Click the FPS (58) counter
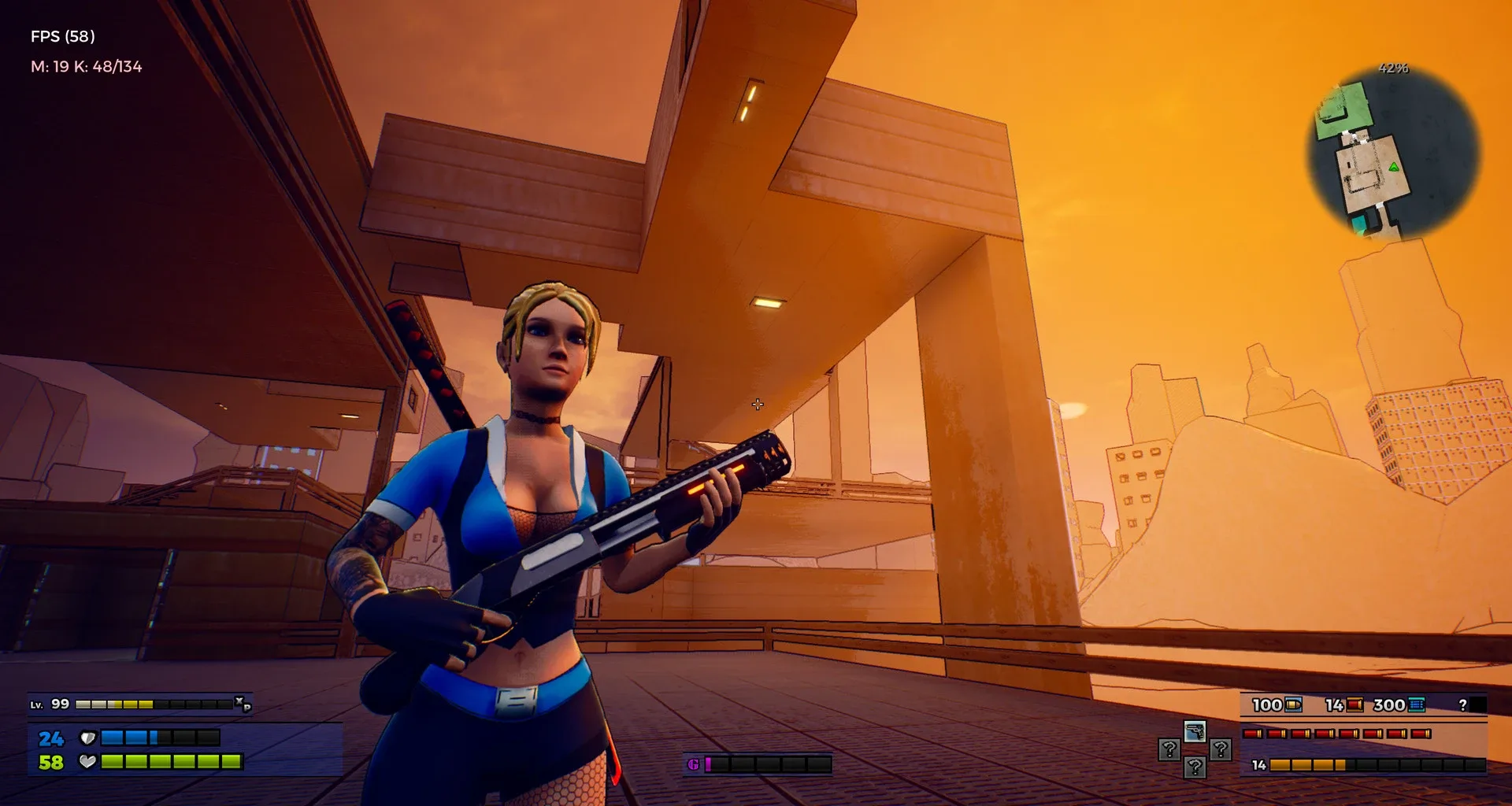 coord(62,35)
